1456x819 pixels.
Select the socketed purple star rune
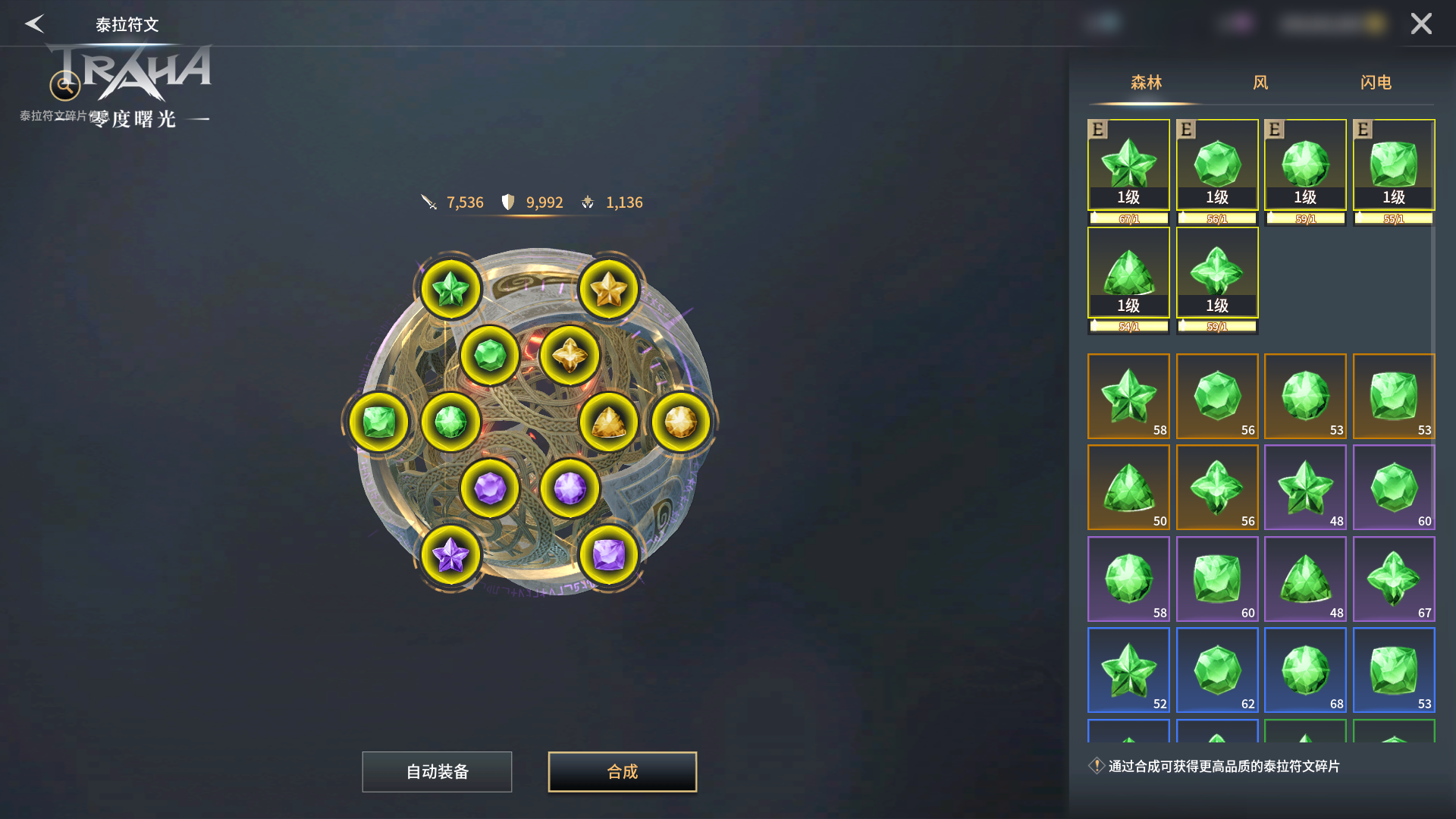click(450, 555)
